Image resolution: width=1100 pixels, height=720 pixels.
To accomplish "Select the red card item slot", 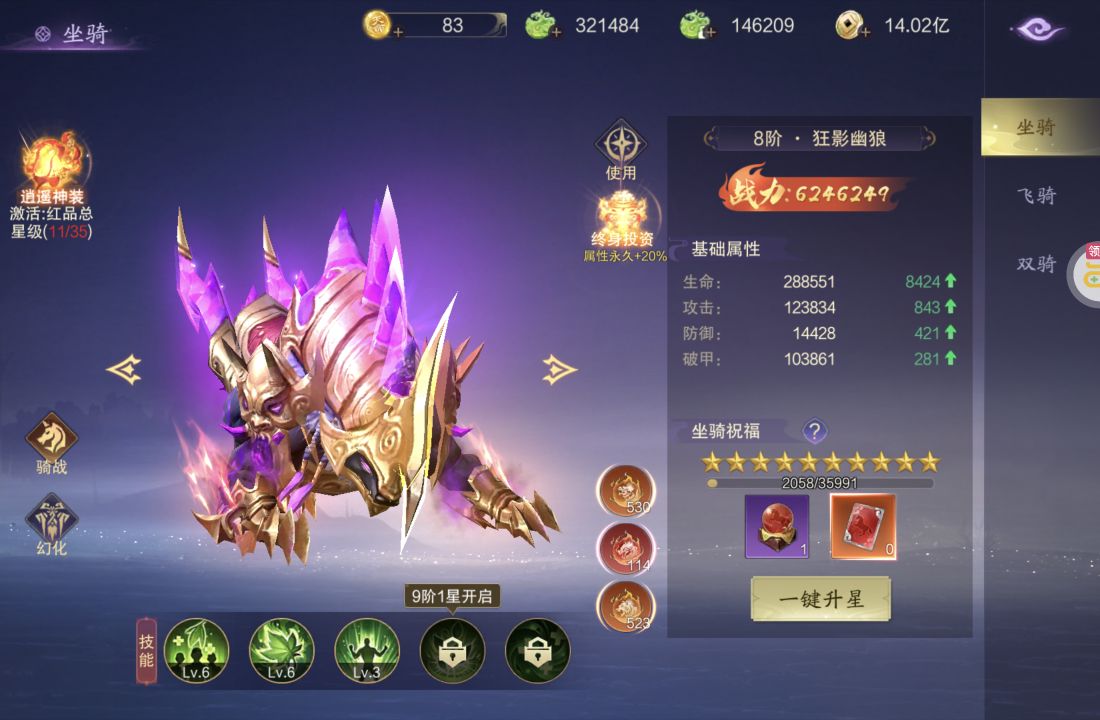I will 863,524.
